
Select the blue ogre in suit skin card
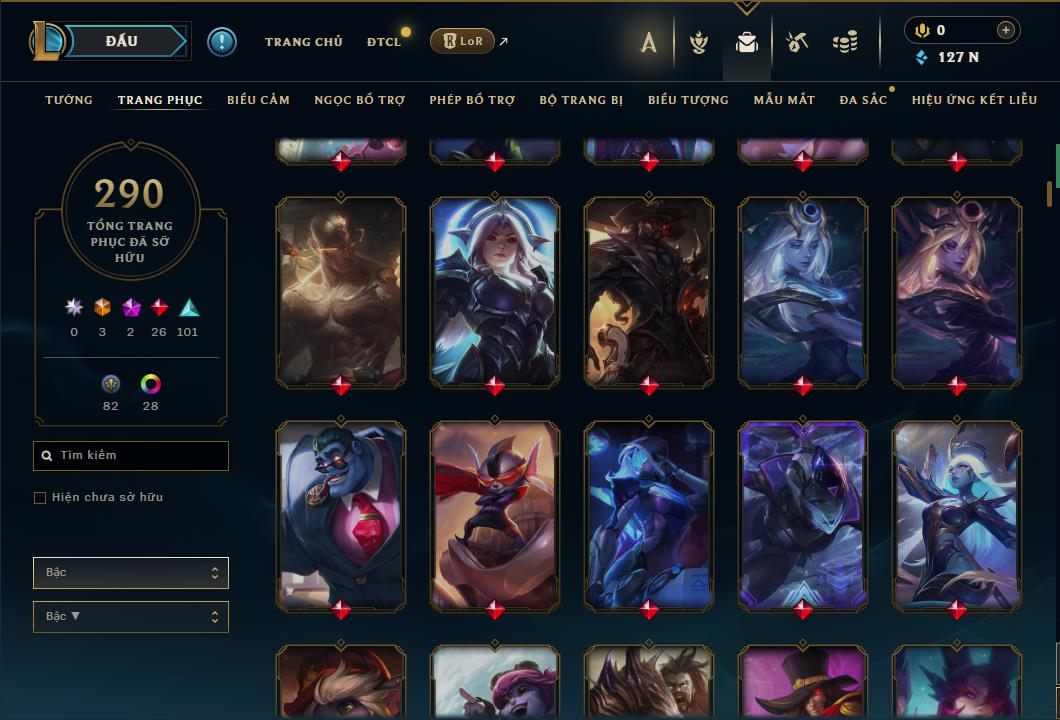click(341, 514)
